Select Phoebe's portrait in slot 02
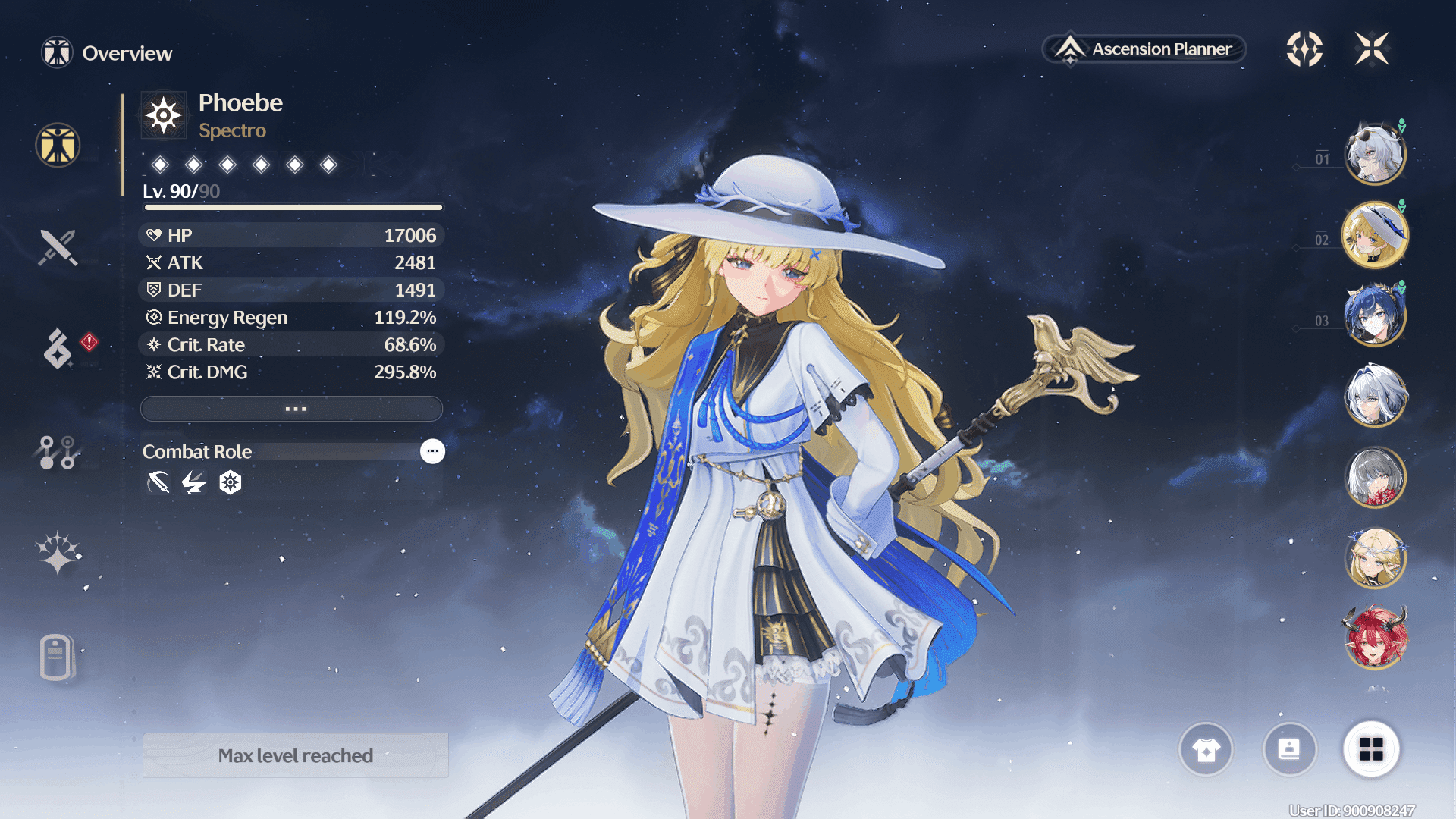 click(1375, 235)
